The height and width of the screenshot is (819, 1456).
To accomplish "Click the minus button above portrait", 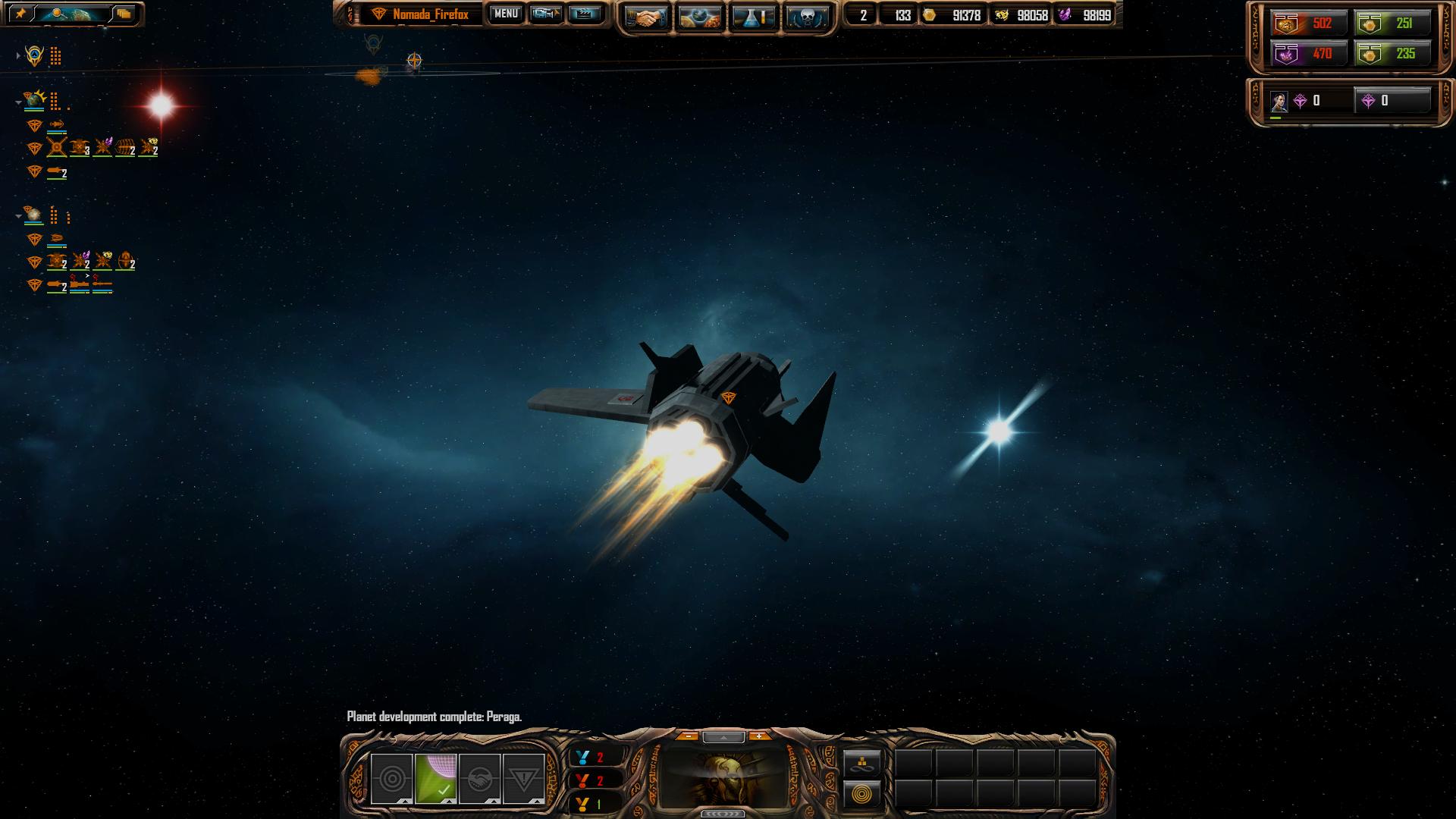I will [688, 736].
